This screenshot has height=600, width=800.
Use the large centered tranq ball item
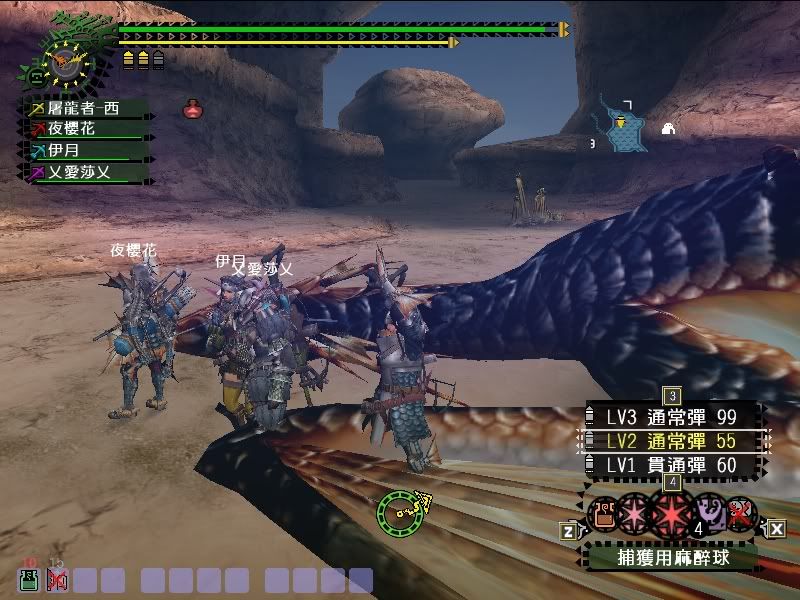671,513
